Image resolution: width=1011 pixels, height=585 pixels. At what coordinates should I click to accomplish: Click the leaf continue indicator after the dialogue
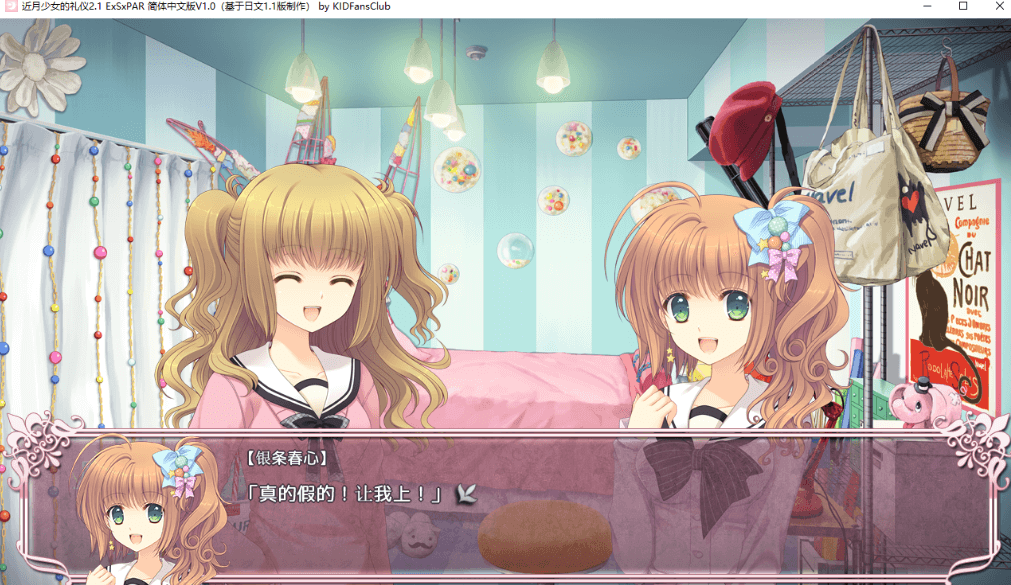coord(465,493)
